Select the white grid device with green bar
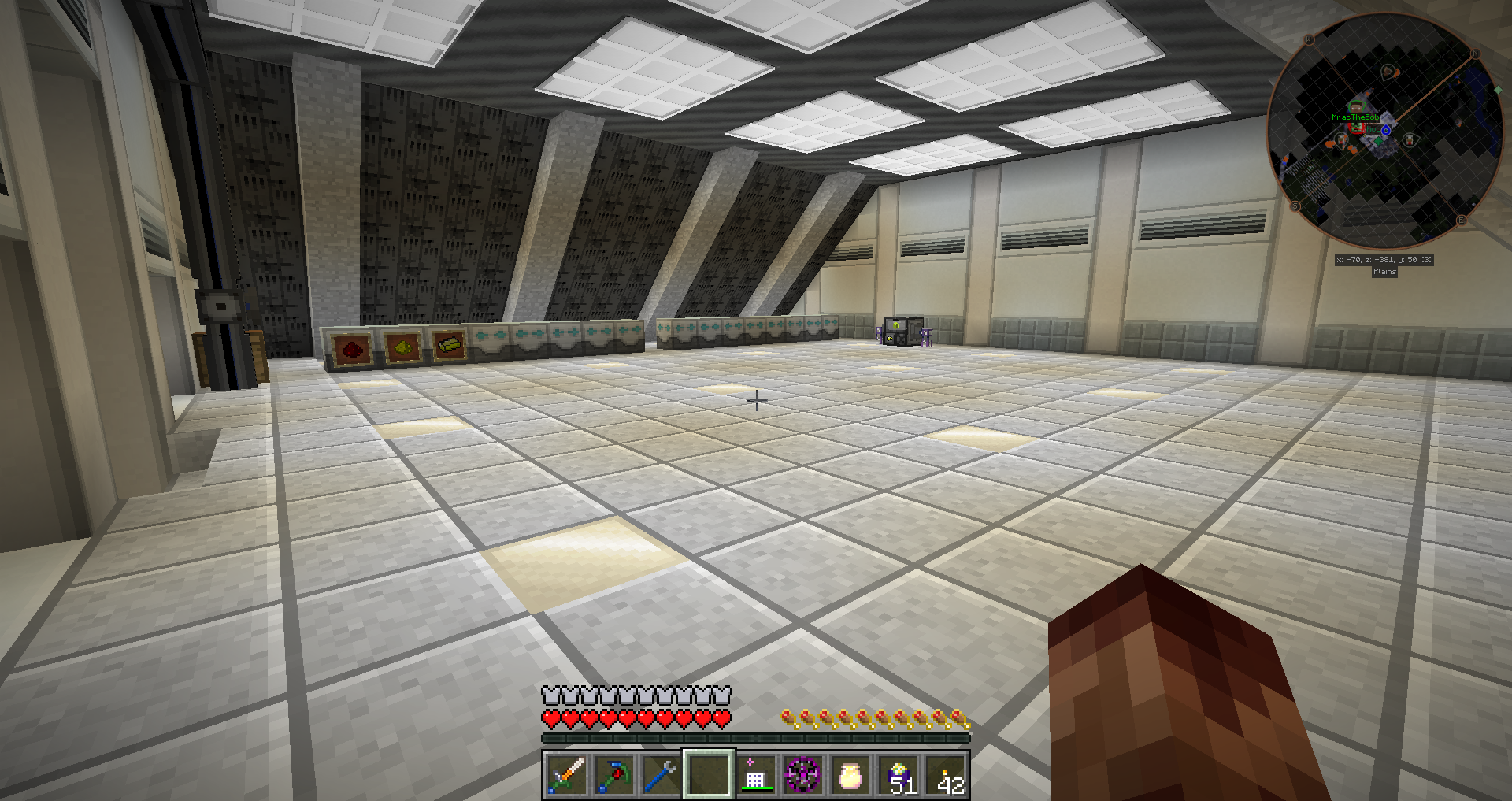 pyautogui.click(x=755, y=775)
